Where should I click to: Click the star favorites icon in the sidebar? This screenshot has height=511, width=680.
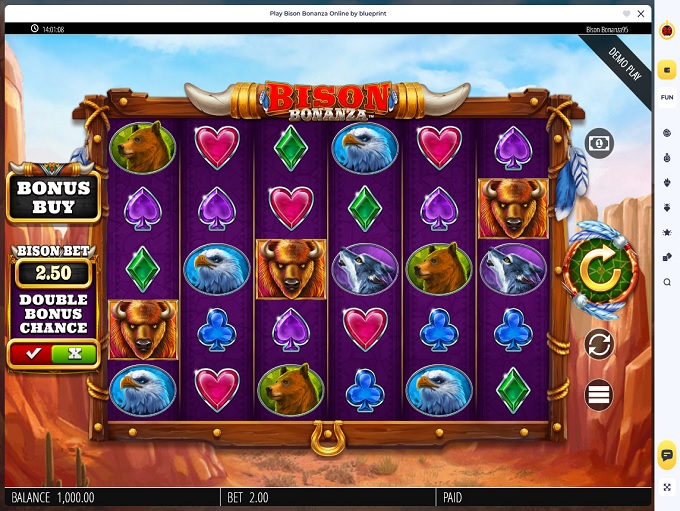tap(667, 232)
